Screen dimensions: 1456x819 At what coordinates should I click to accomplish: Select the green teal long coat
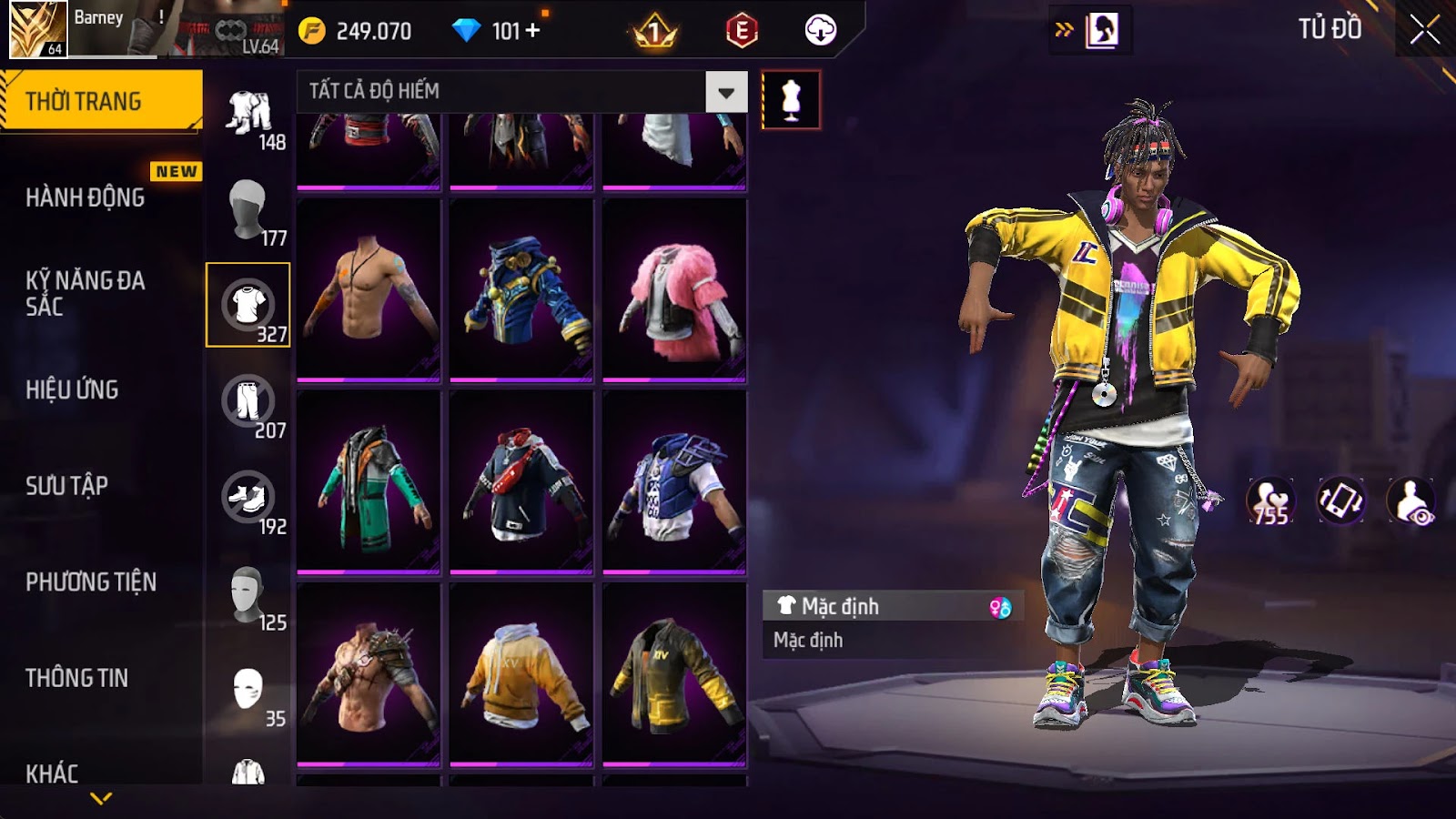click(x=369, y=482)
